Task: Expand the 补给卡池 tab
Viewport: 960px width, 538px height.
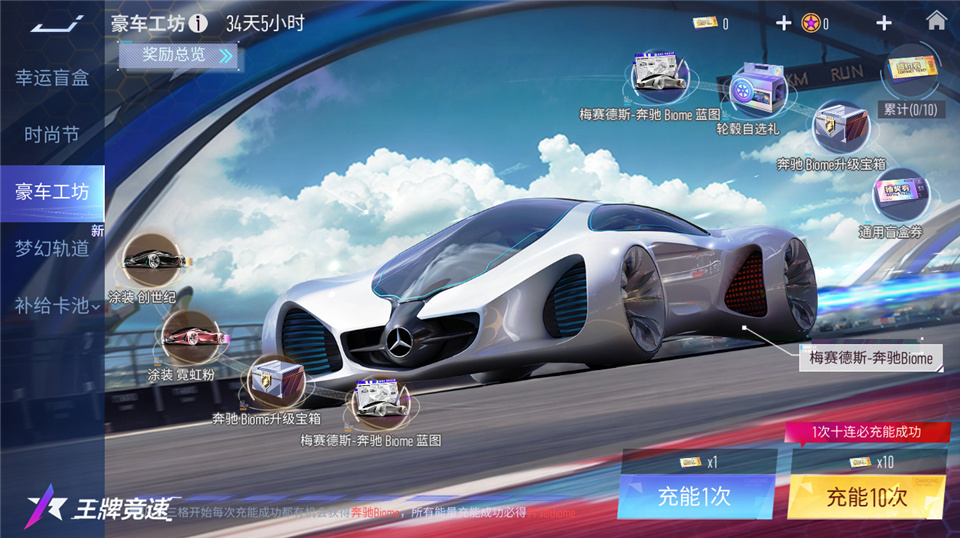Action: (56, 305)
